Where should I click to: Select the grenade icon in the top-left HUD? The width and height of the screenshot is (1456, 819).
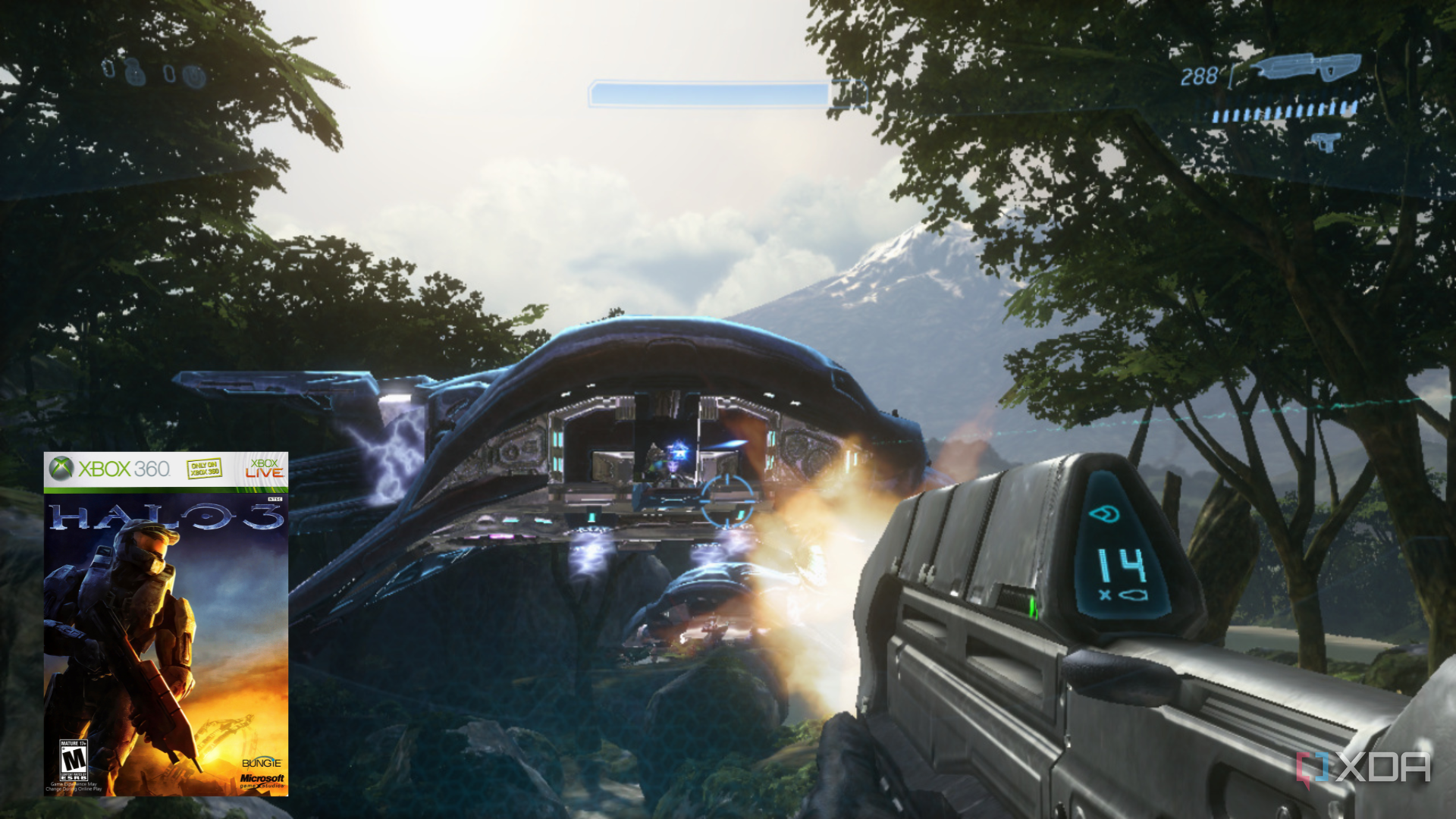point(109,70)
